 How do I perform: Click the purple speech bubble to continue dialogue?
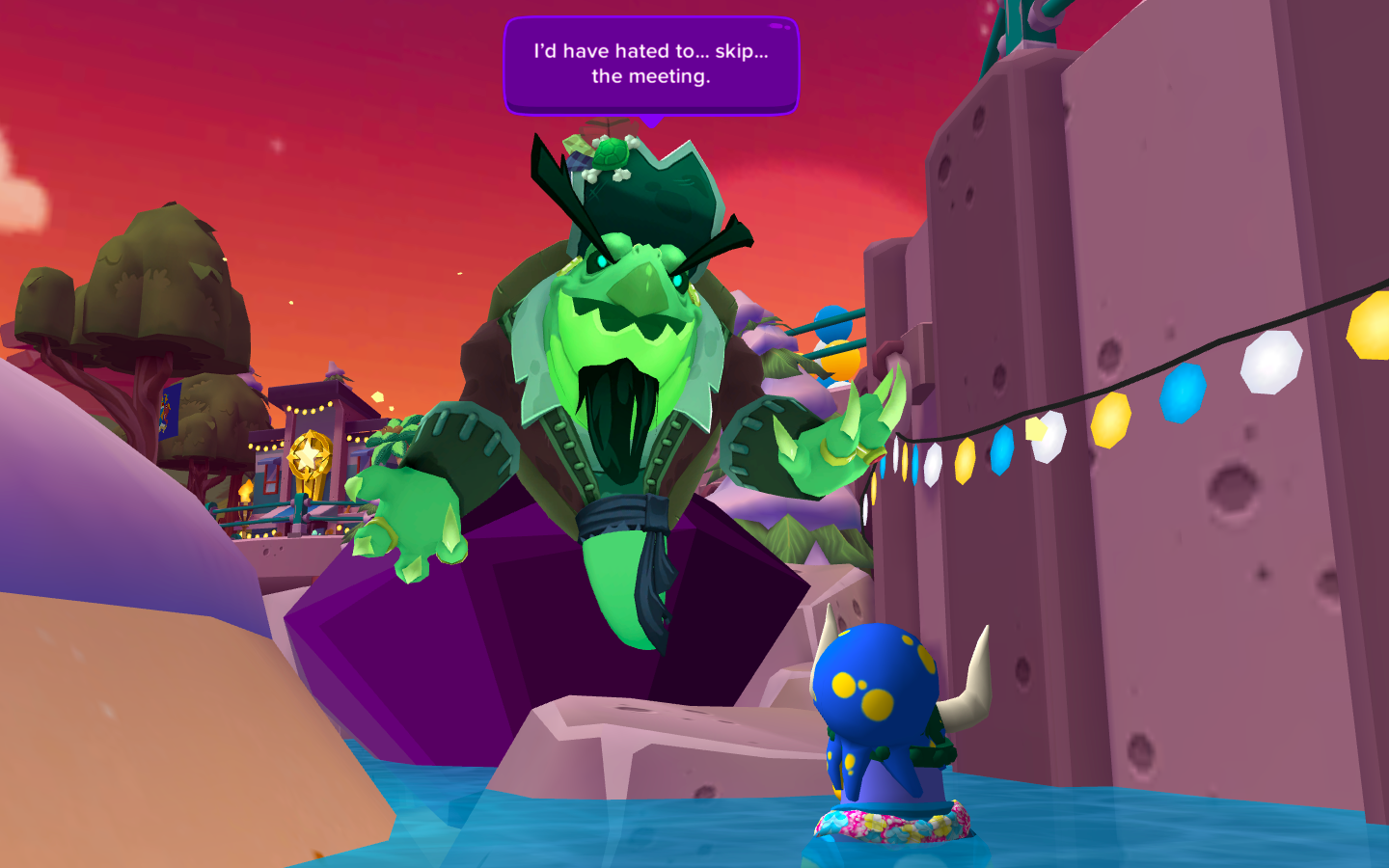click(651, 65)
